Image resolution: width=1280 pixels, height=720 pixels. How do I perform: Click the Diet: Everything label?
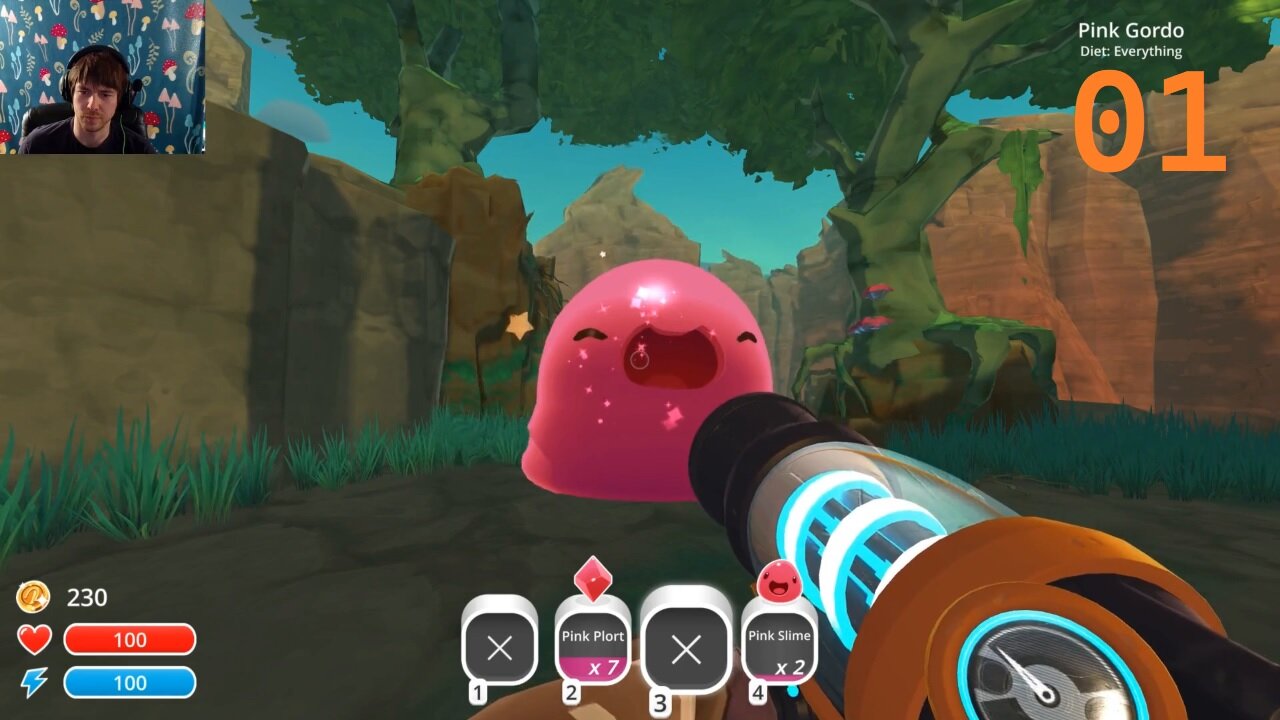coord(1129,51)
